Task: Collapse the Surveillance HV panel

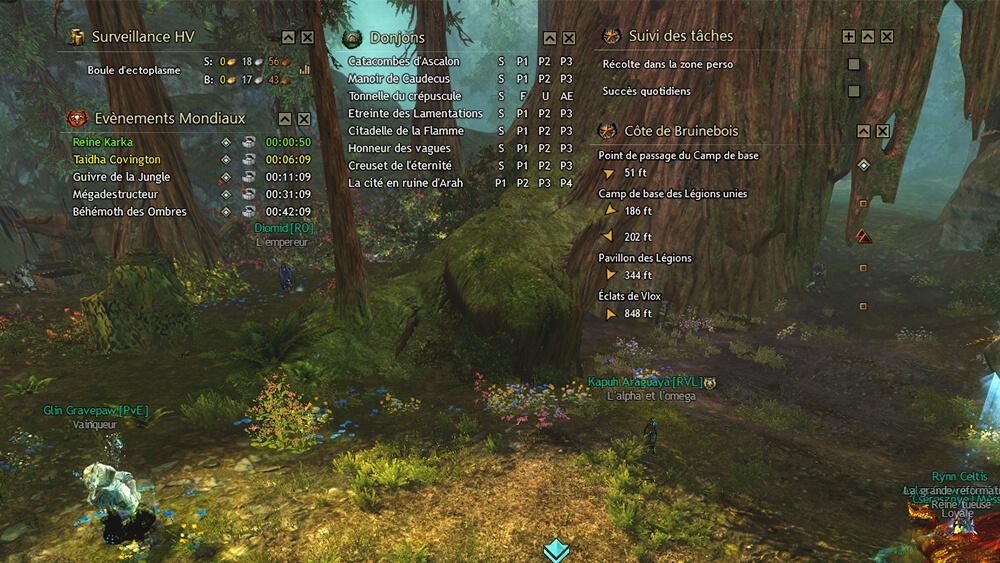Action: pyautogui.click(x=288, y=37)
